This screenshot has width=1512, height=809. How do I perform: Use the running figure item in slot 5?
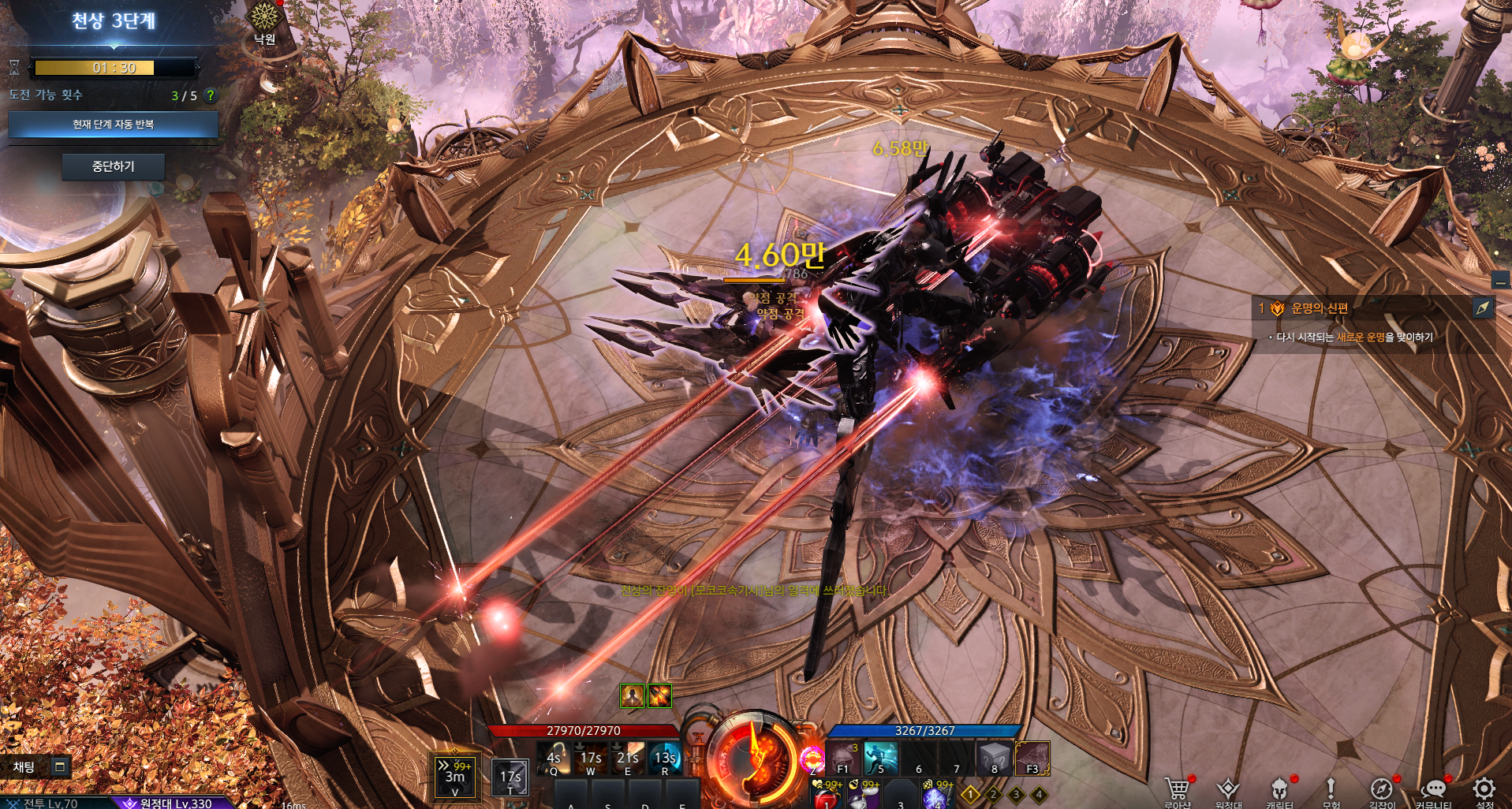coord(880,759)
